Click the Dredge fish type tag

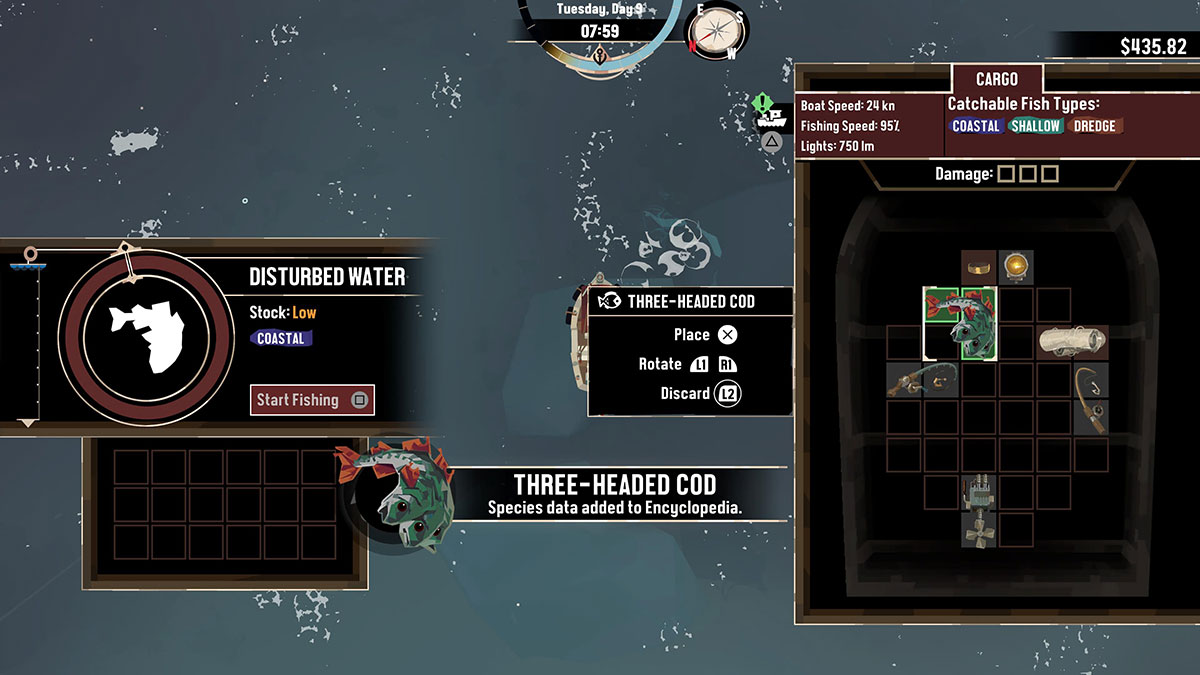tap(1094, 126)
